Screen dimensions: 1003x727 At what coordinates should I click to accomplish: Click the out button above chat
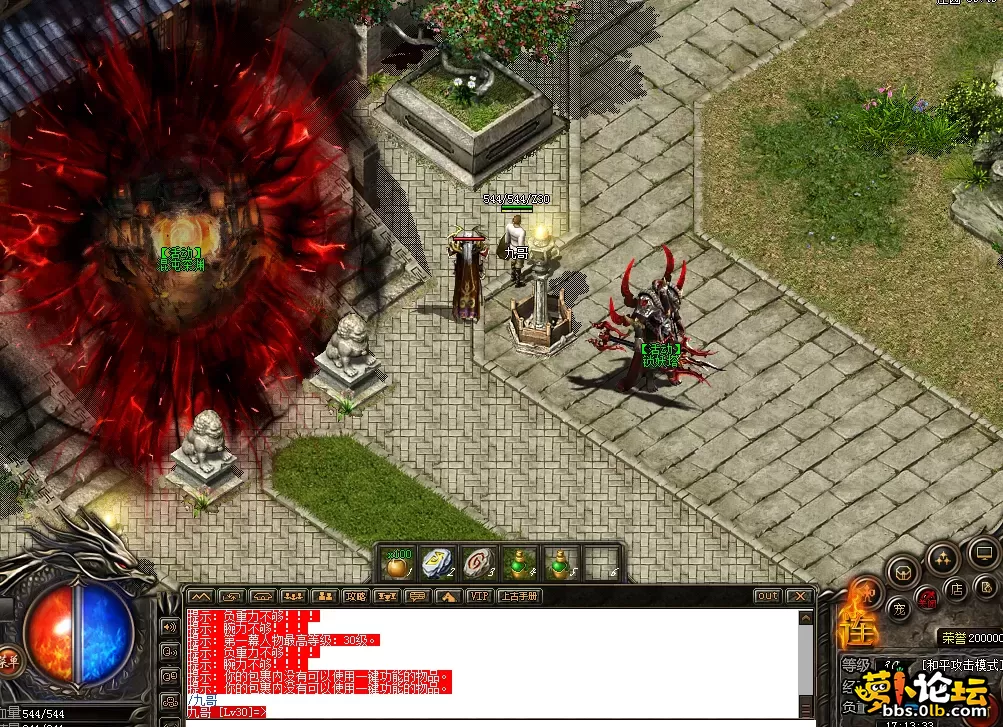(767, 596)
